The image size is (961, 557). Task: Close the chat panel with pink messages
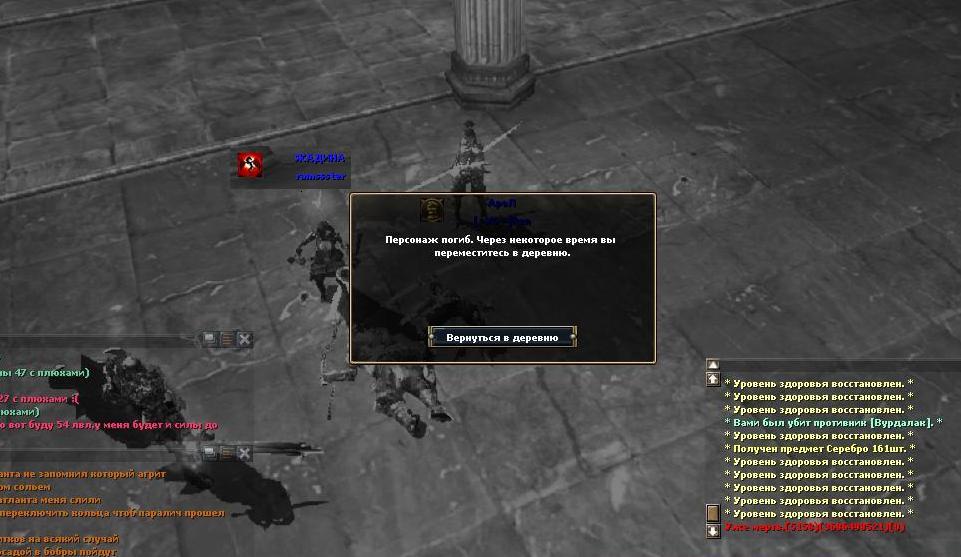point(245,340)
